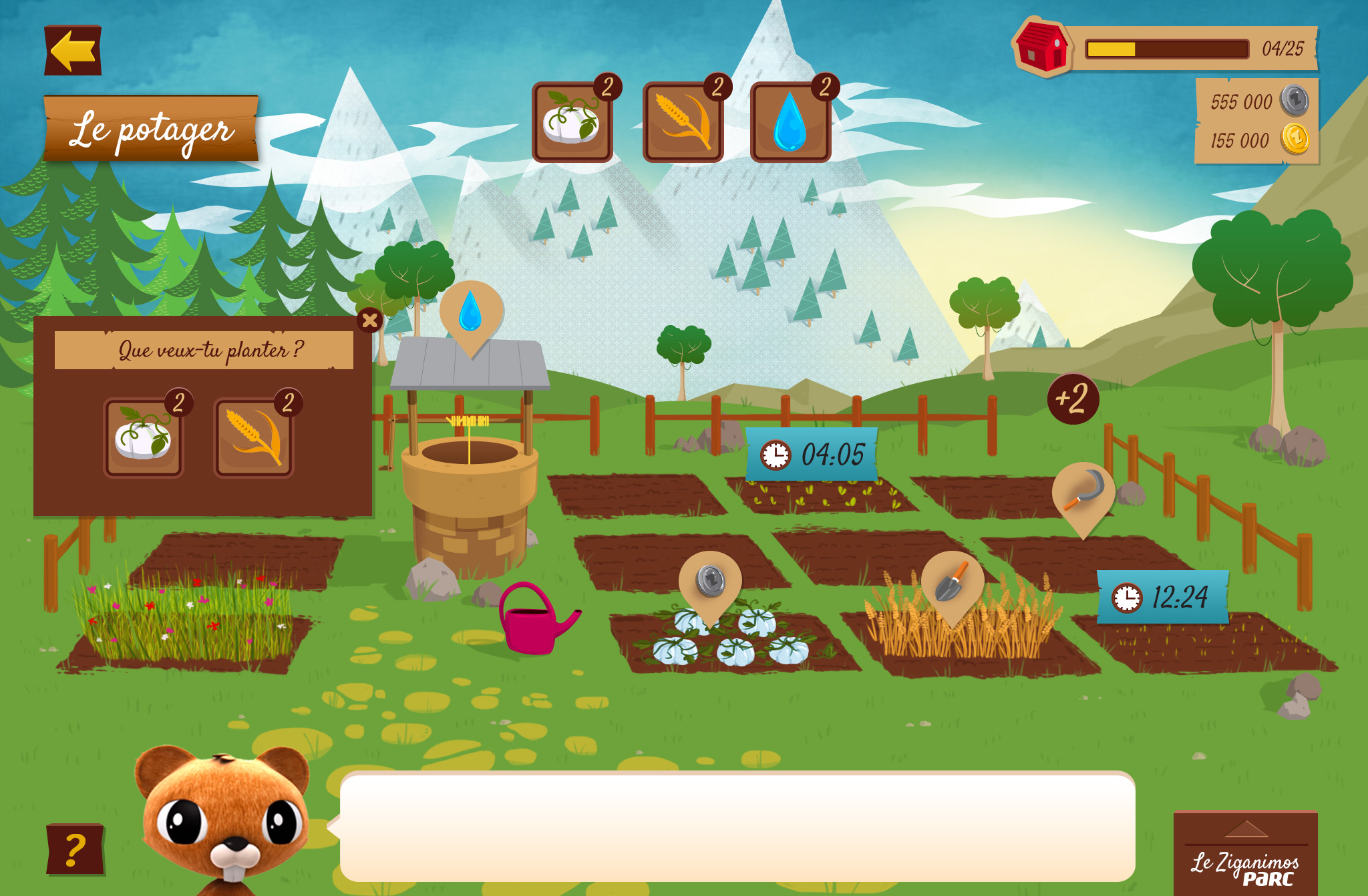Screen dimensions: 1368x896
Task: Select the wheat inventory slot in top bar
Action: pos(683,122)
